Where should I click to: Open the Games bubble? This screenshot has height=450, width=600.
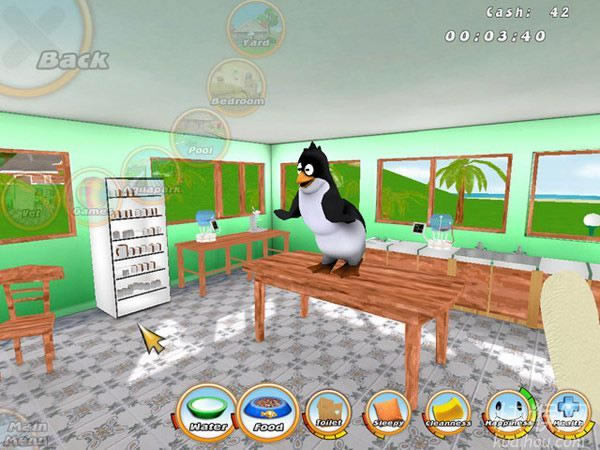click(94, 195)
